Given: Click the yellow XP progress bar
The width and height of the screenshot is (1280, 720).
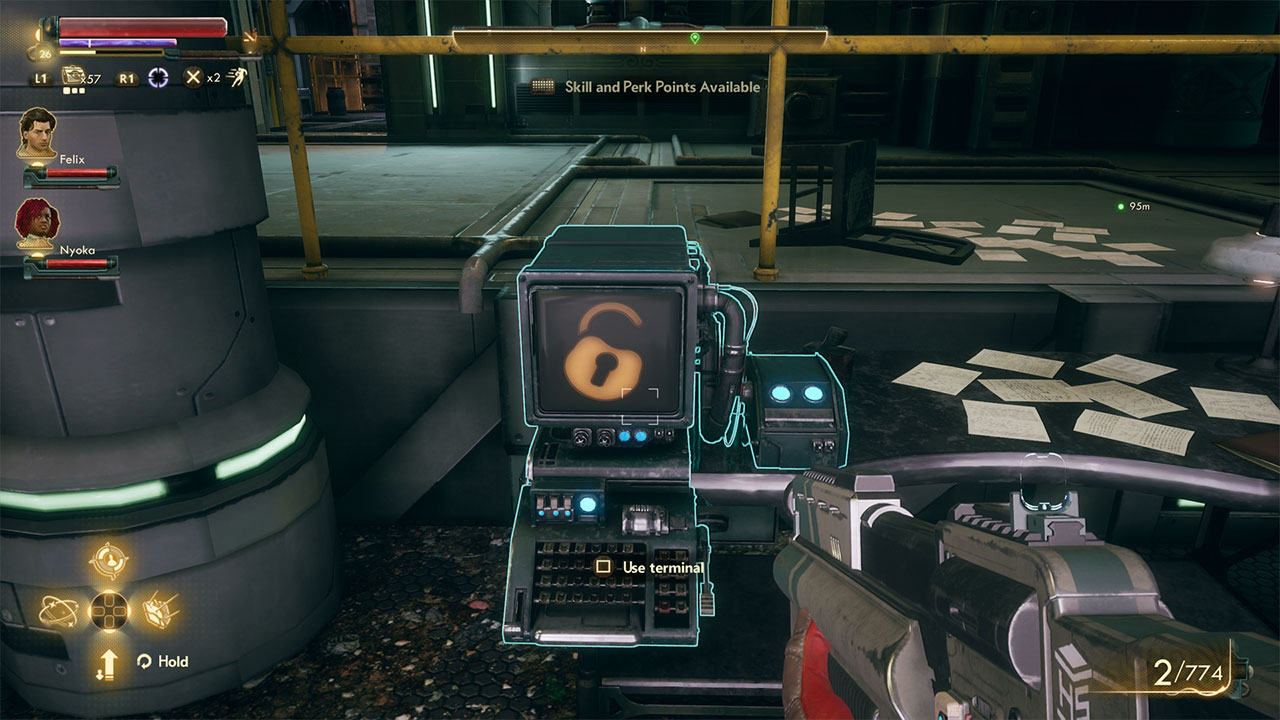Looking at the screenshot, I should 110,52.
